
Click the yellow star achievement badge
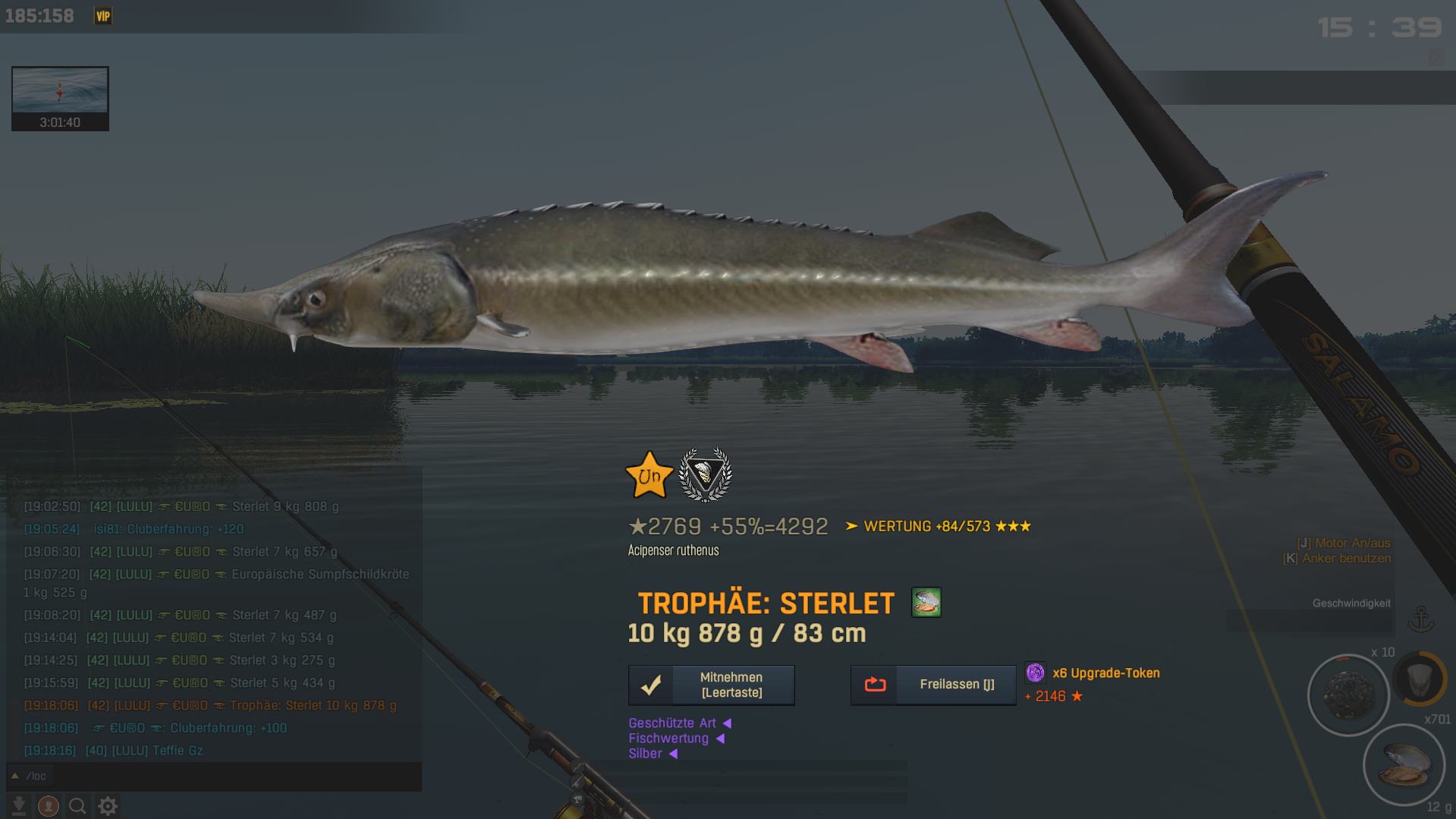[649, 476]
